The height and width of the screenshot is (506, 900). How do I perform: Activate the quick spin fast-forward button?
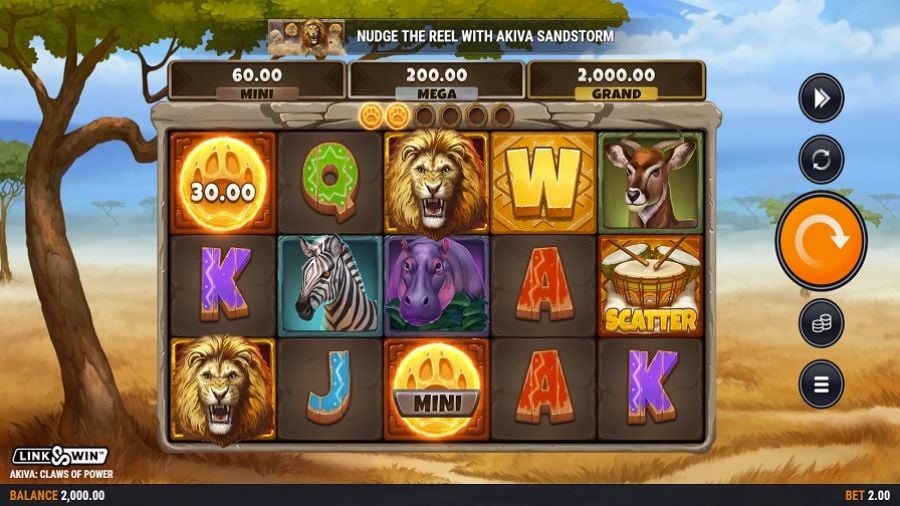click(821, 98)
